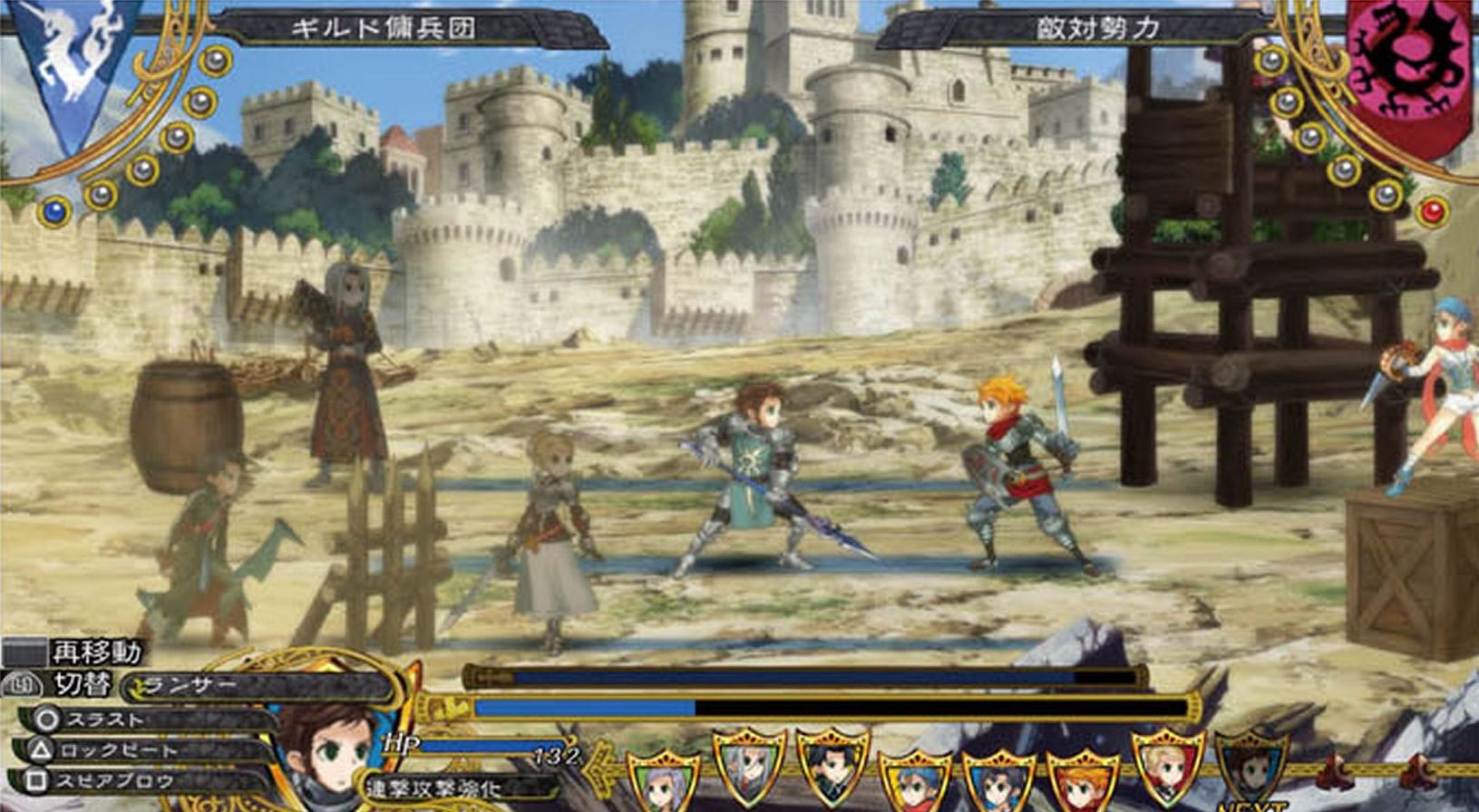This screenshot has width=1479, height=812.
Task: Select the 再移動 (re-move) command
Action: (x=95, y=652)
